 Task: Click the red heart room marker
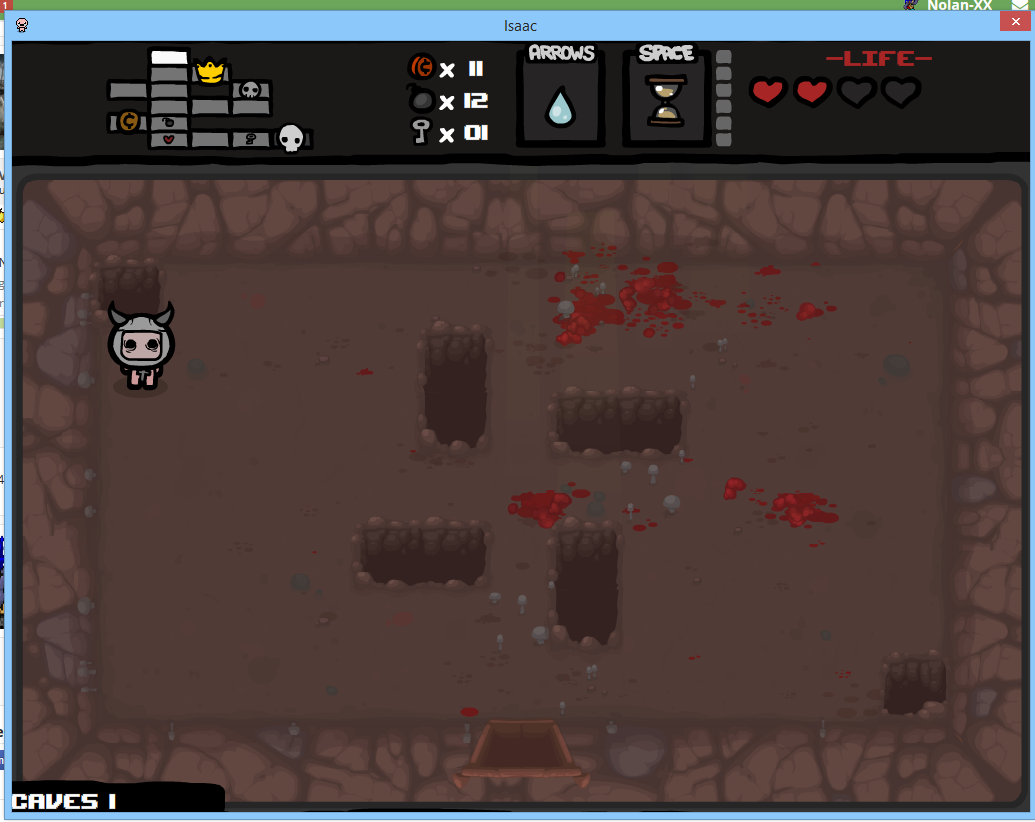pyautogui.click(x=169, y=139)
